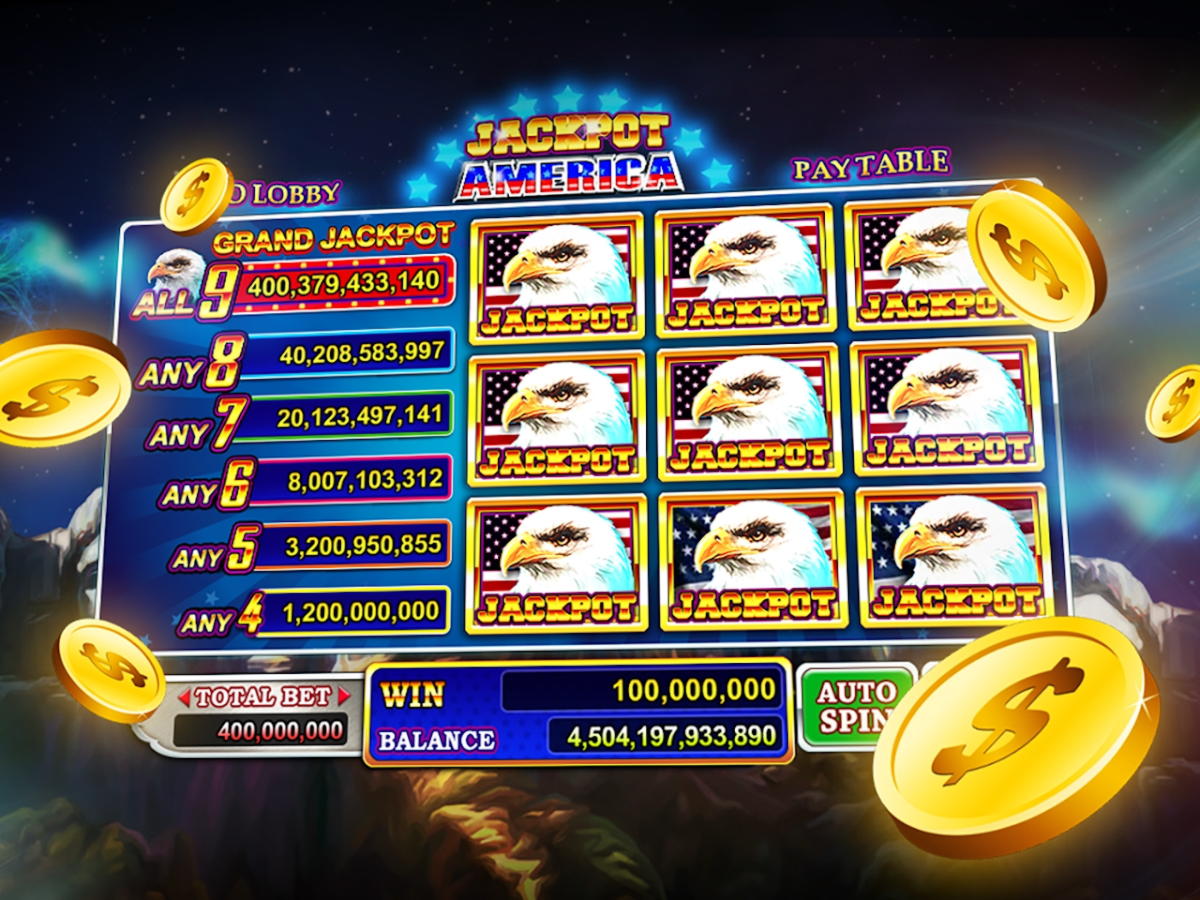This screenshot has height=900, width=1200.
Task: Return to the Lobby
Action: (290, 193)
